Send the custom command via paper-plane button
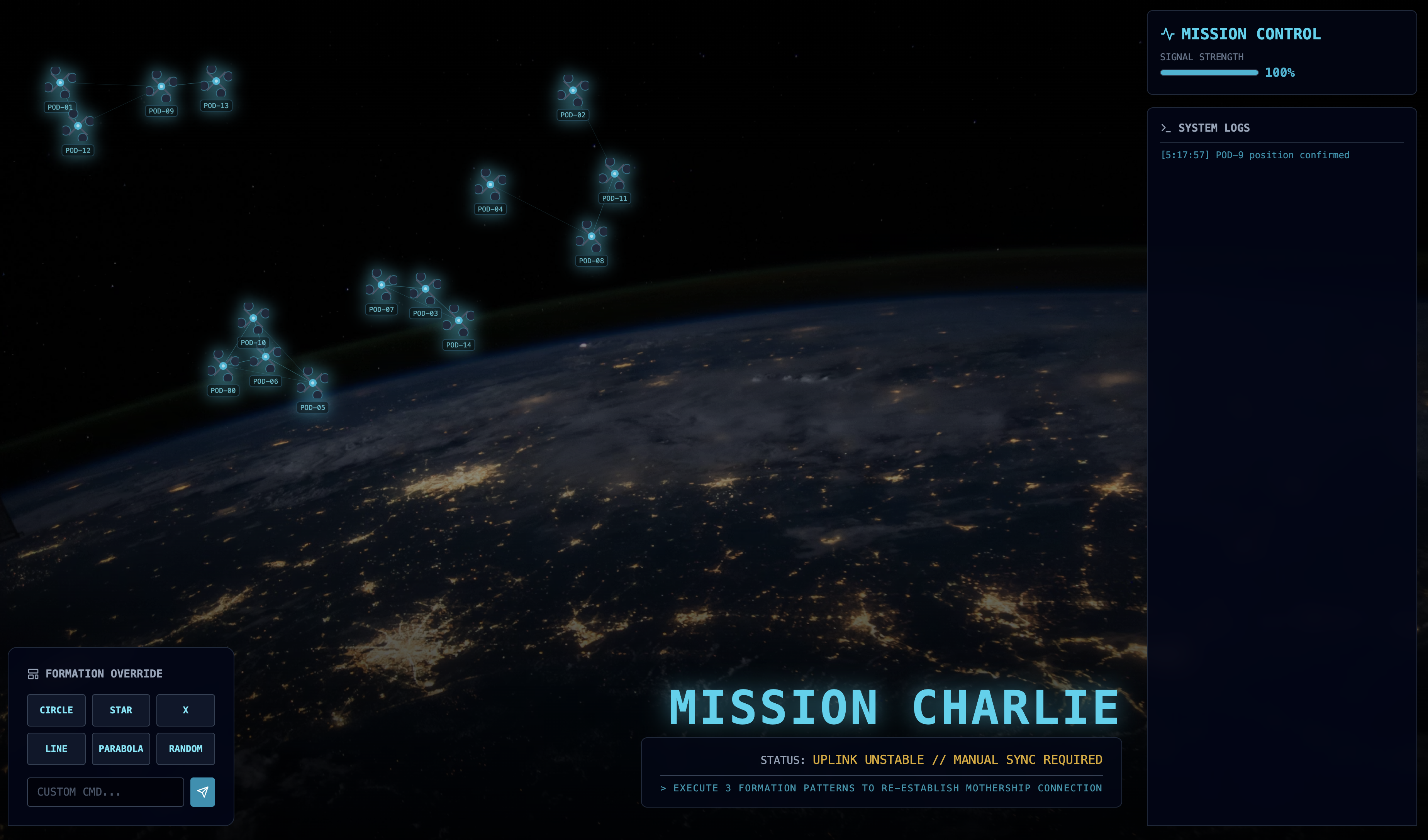 point(202,791)
